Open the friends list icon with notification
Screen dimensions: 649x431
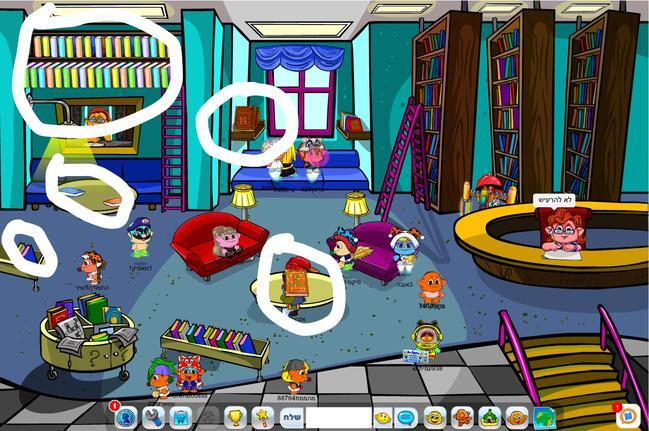(125, 417)
